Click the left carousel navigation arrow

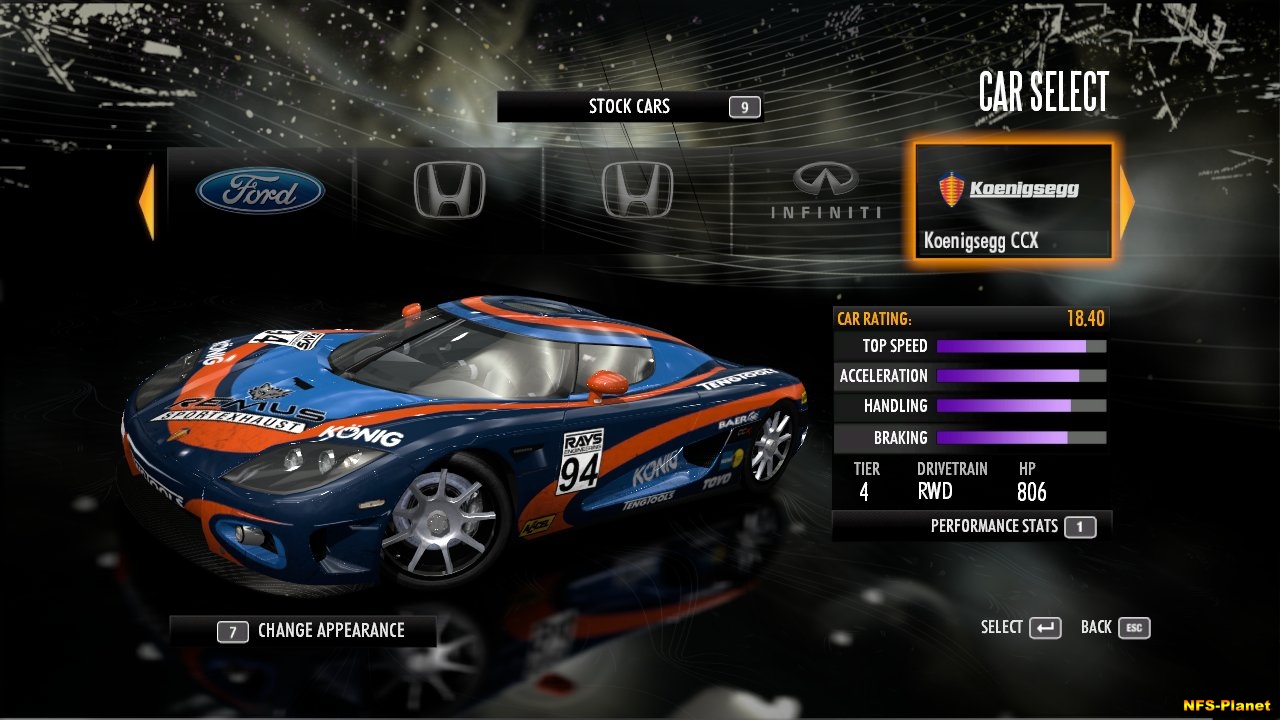[147, 198]
